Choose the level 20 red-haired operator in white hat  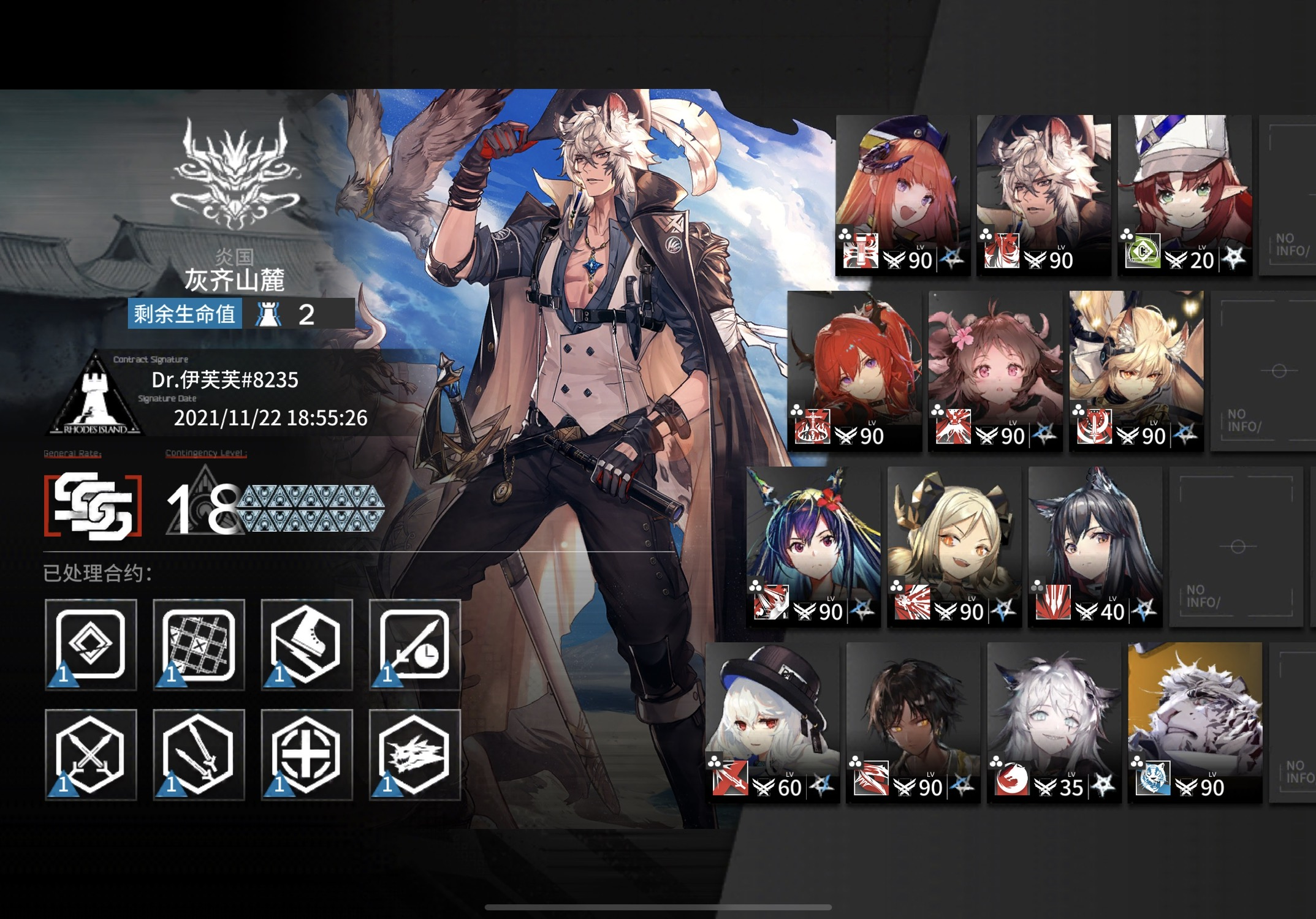point(1184,195)
